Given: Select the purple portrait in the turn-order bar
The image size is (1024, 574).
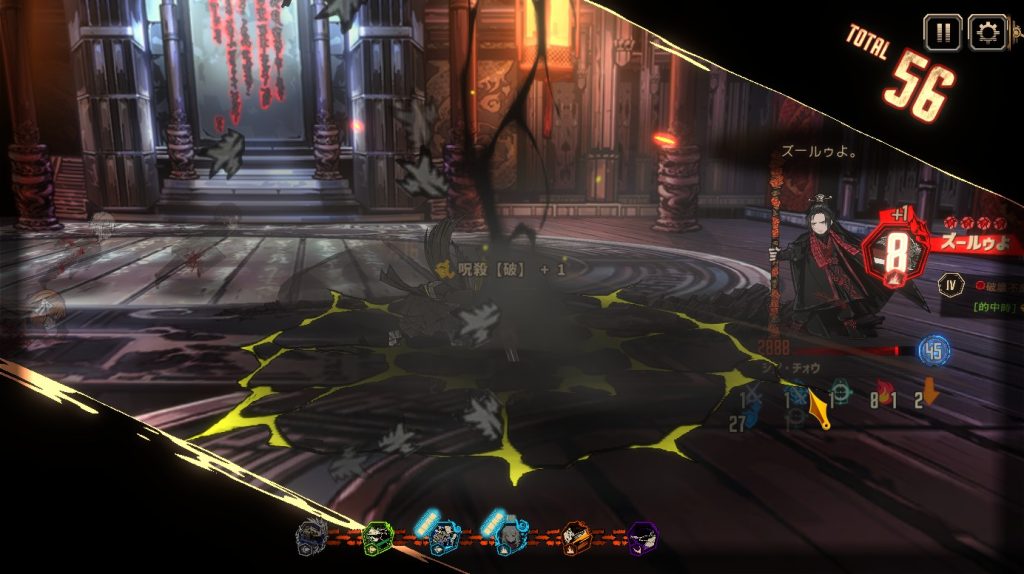Looking at the screenshot, I should tap(642, 538).
